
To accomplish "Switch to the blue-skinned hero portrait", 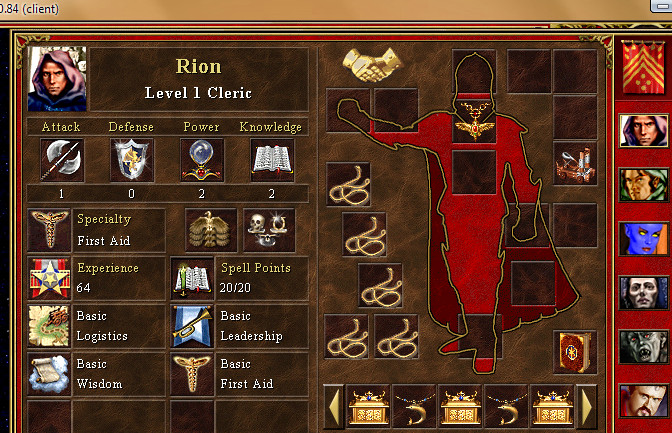I will (644, 239).
